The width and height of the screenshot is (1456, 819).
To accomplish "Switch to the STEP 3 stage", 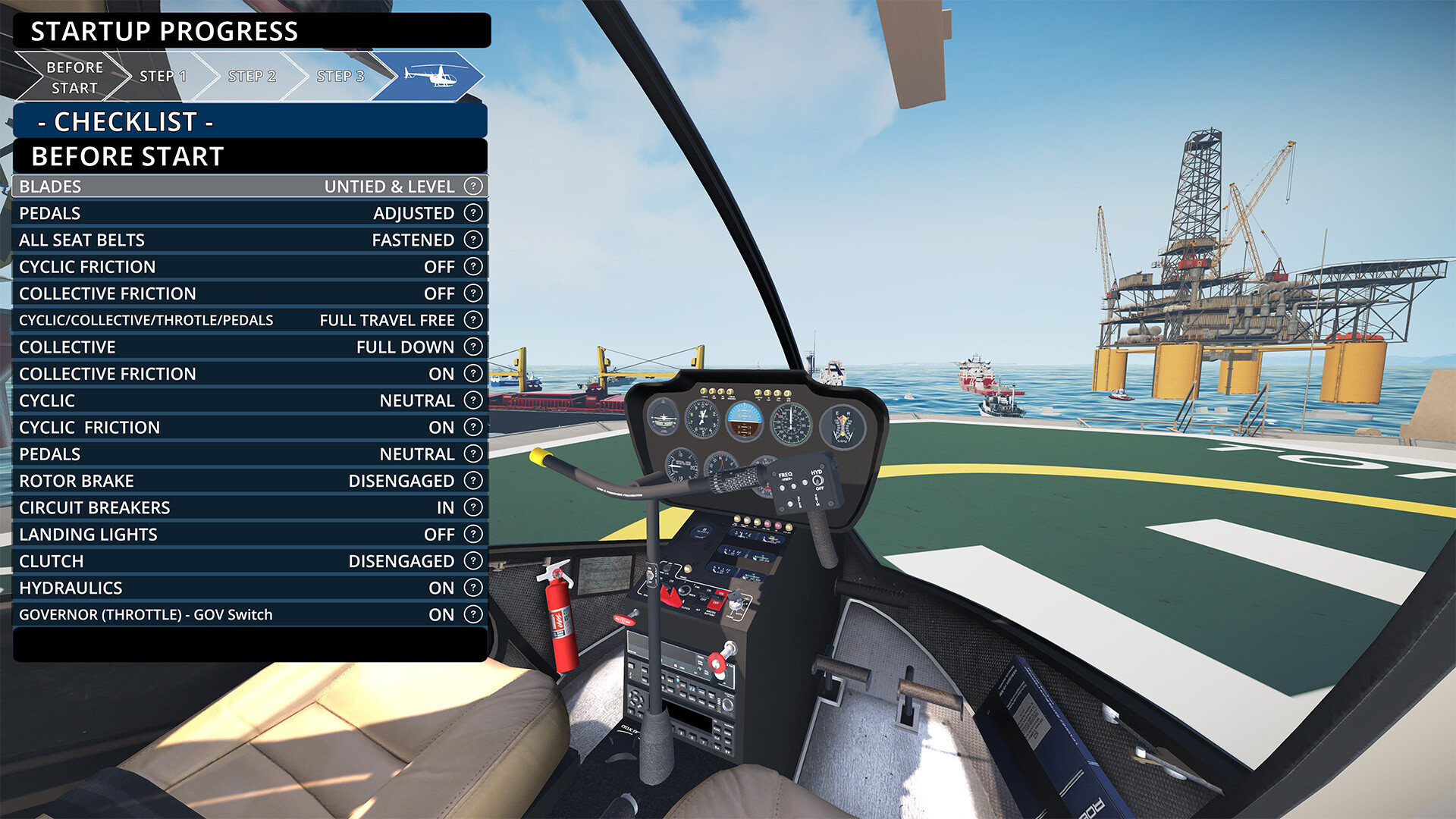I will point(340,76).
